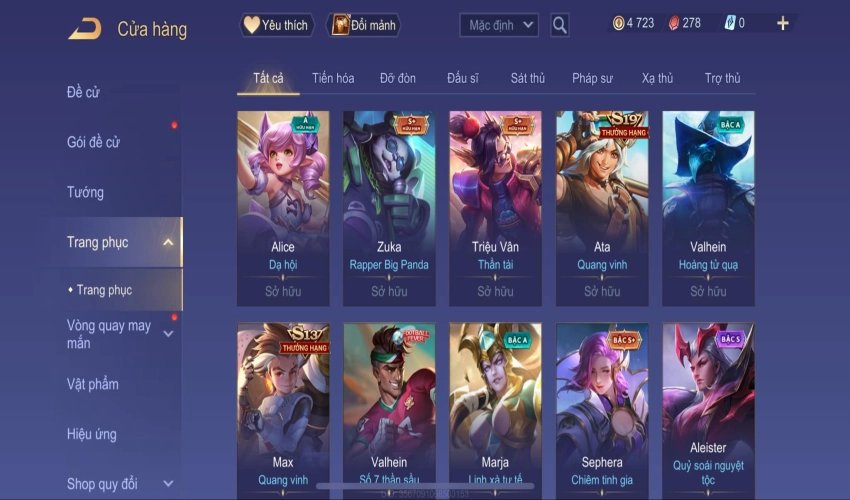Switch to the Tiến hóa tab
This screenshot has width=850, height=500.
[x=333, y=78]
